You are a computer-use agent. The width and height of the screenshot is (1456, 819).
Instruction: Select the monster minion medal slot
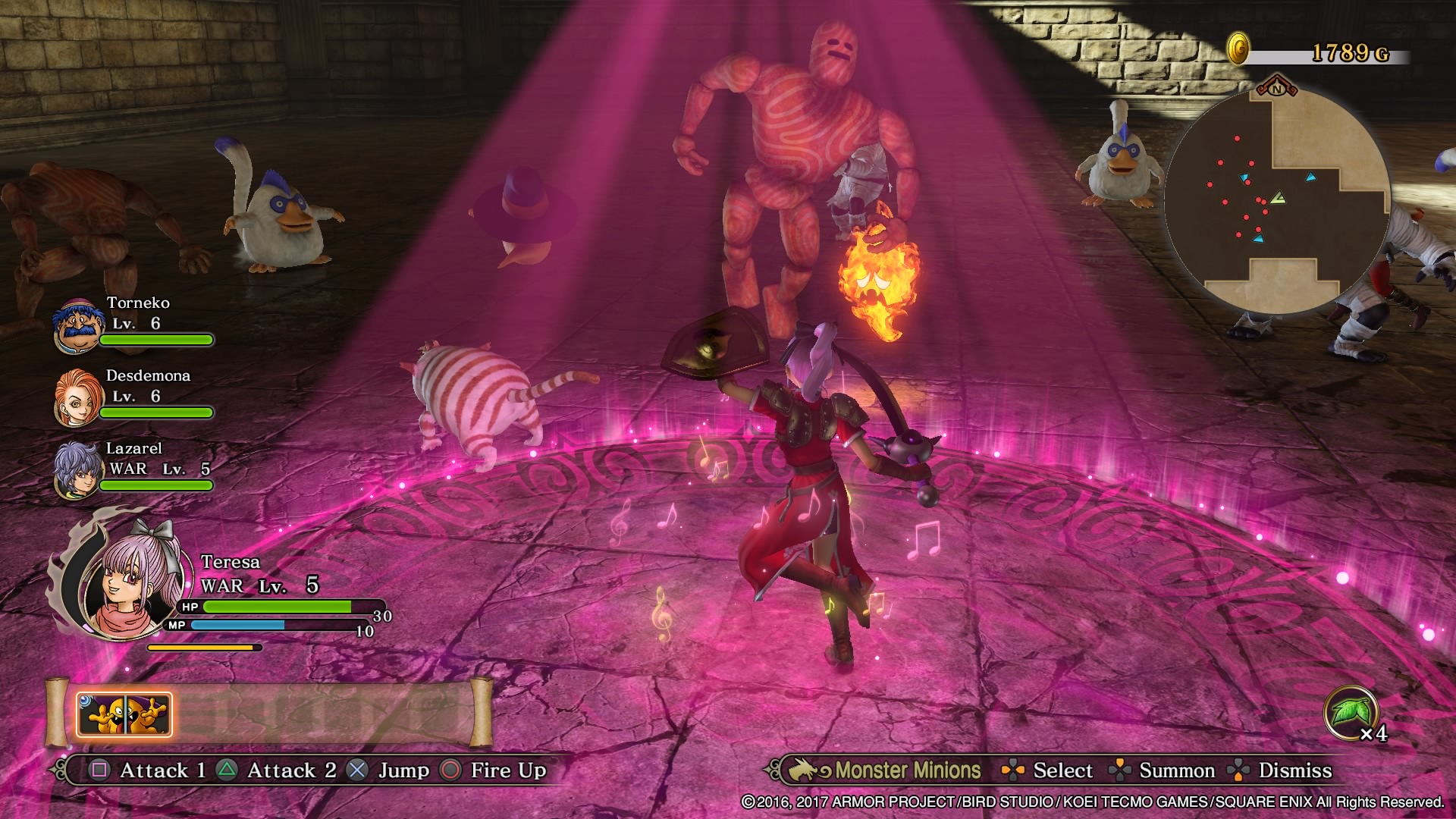tap(124, 714)
